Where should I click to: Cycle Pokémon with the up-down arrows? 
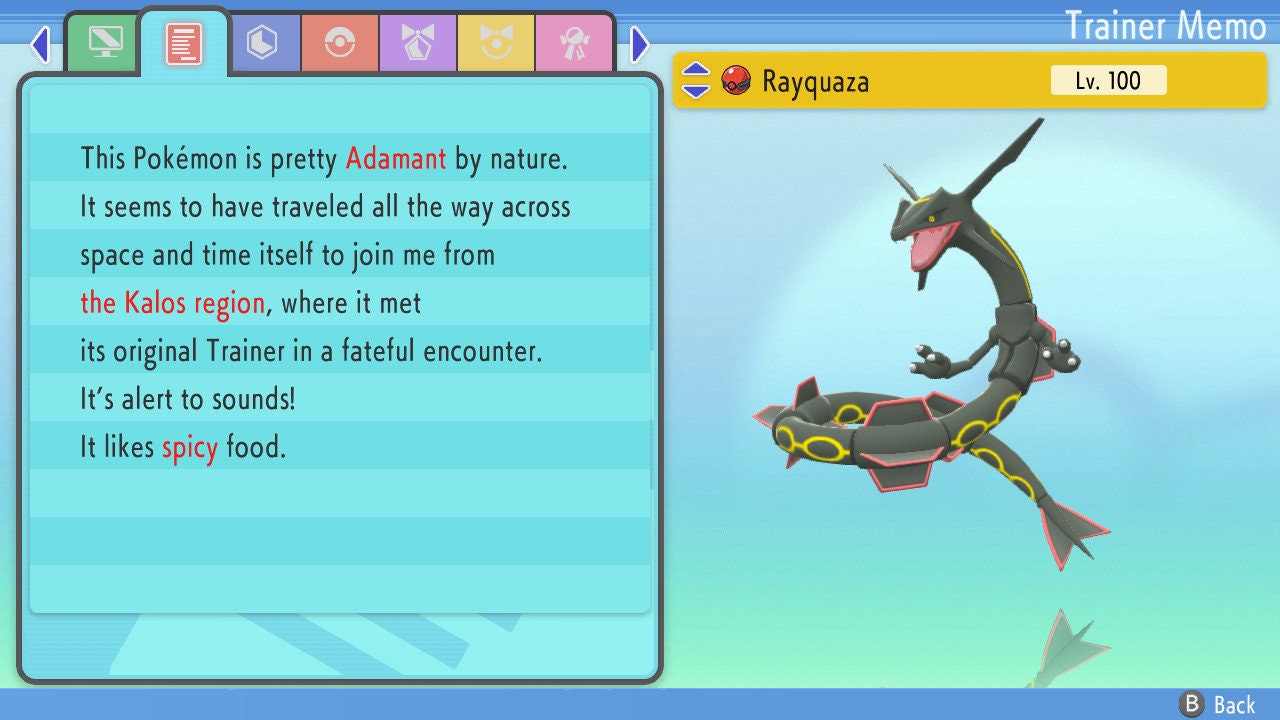(x=696, y=80)
